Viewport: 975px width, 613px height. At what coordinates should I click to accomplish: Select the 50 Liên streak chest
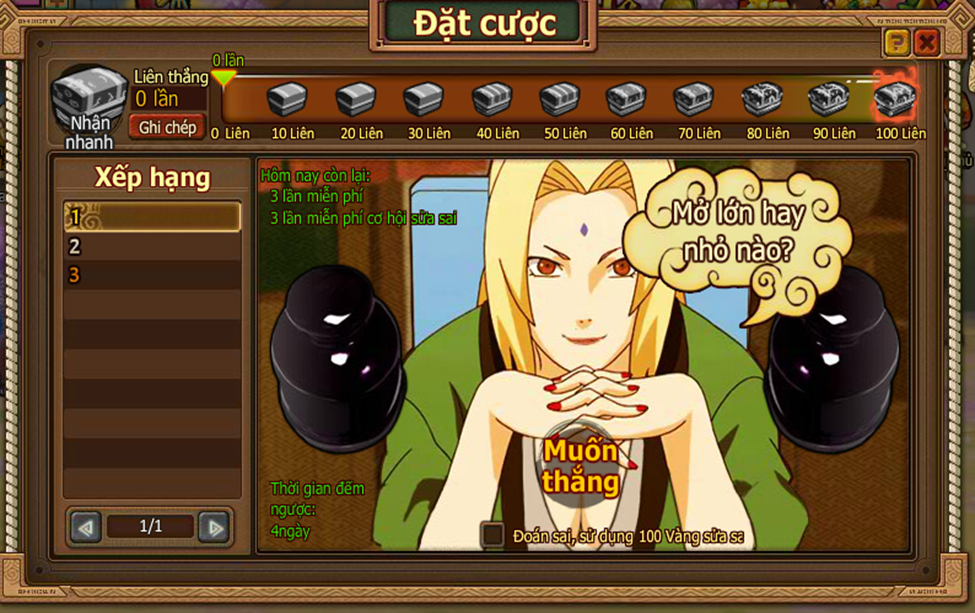559,100
